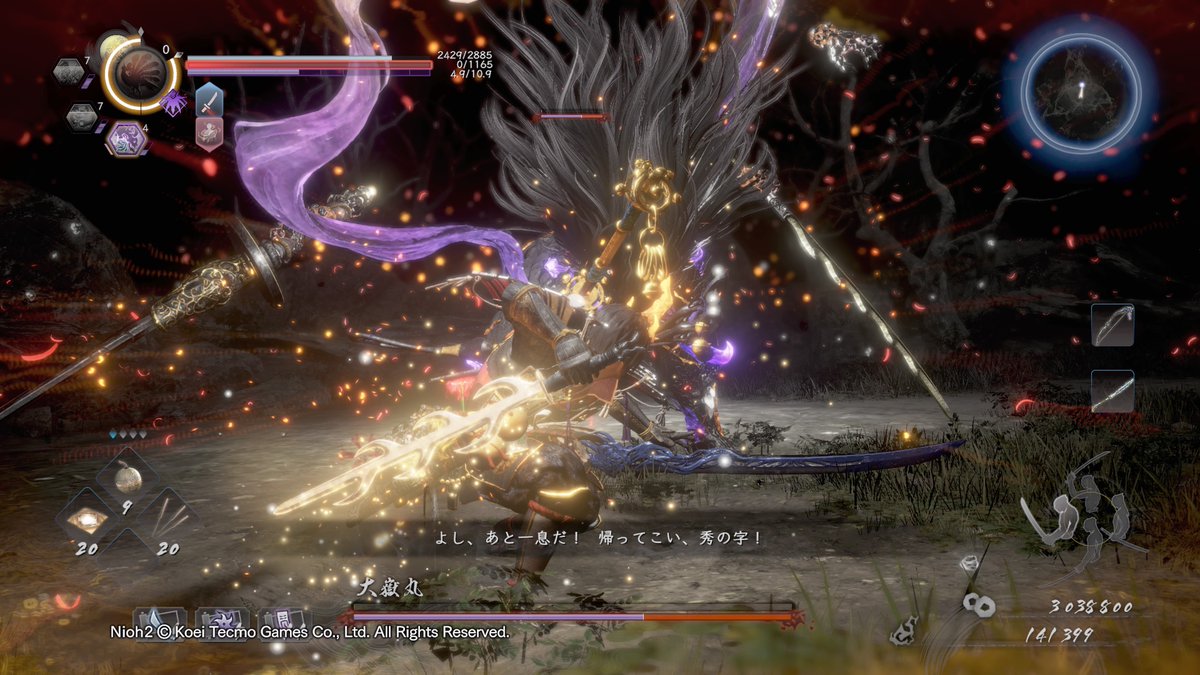Switch to the lower blade weapon slot
The height and width of the screenshot is (675, 1200).
coord(1112,391)
